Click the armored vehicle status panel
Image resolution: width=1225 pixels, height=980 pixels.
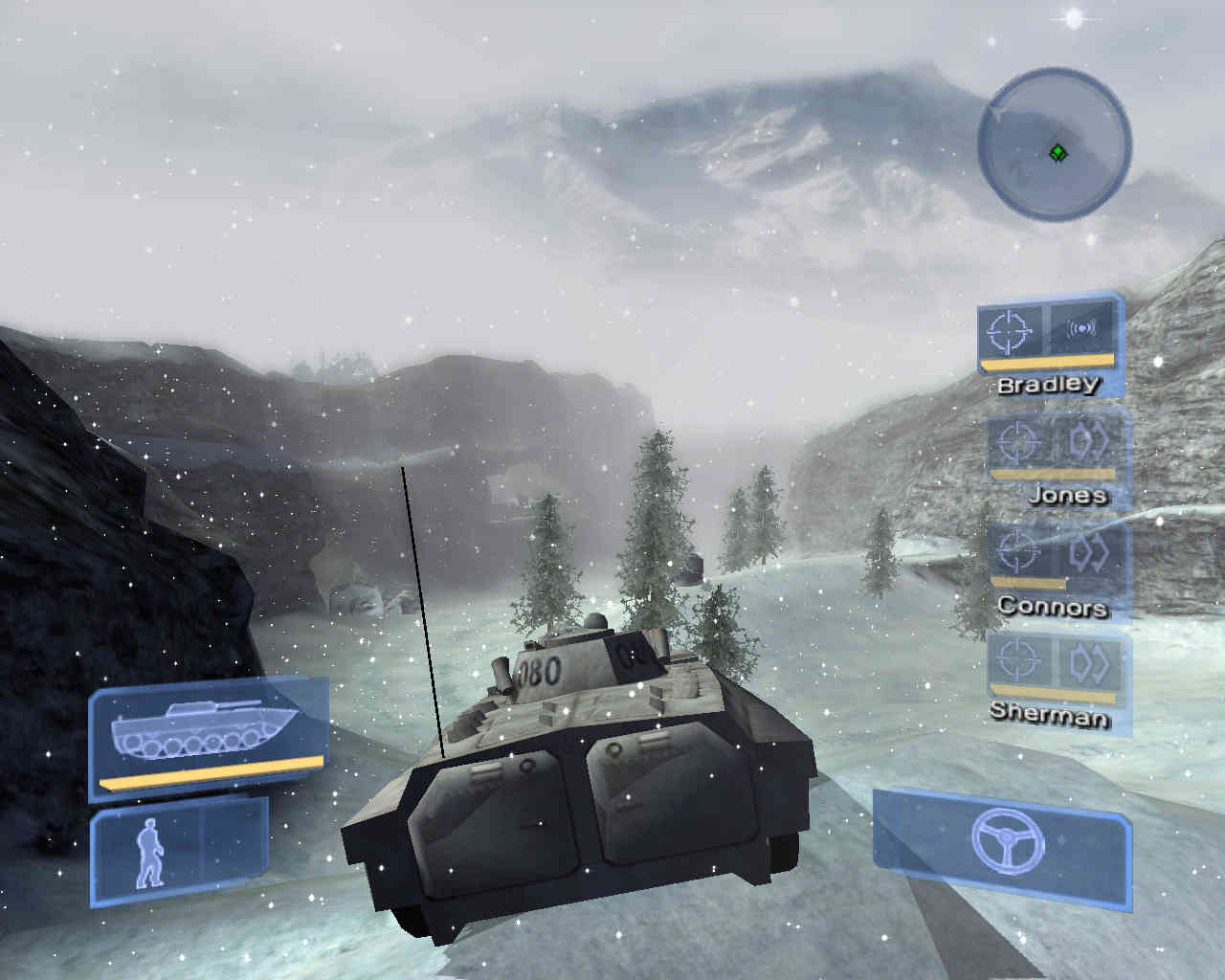click(x=208, y=735)
